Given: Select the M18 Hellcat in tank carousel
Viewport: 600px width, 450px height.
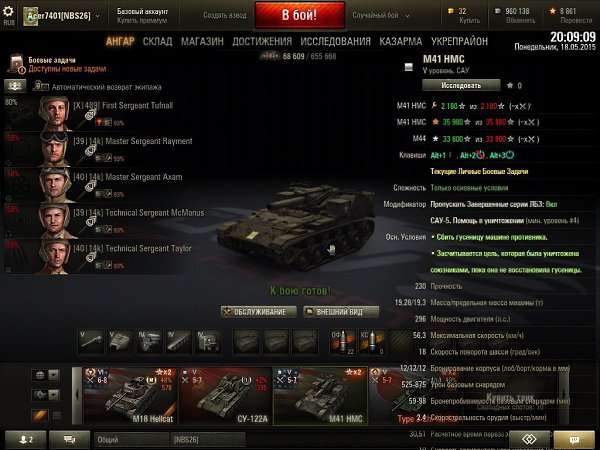Looking at the screenshot, I should click(133, 390).
